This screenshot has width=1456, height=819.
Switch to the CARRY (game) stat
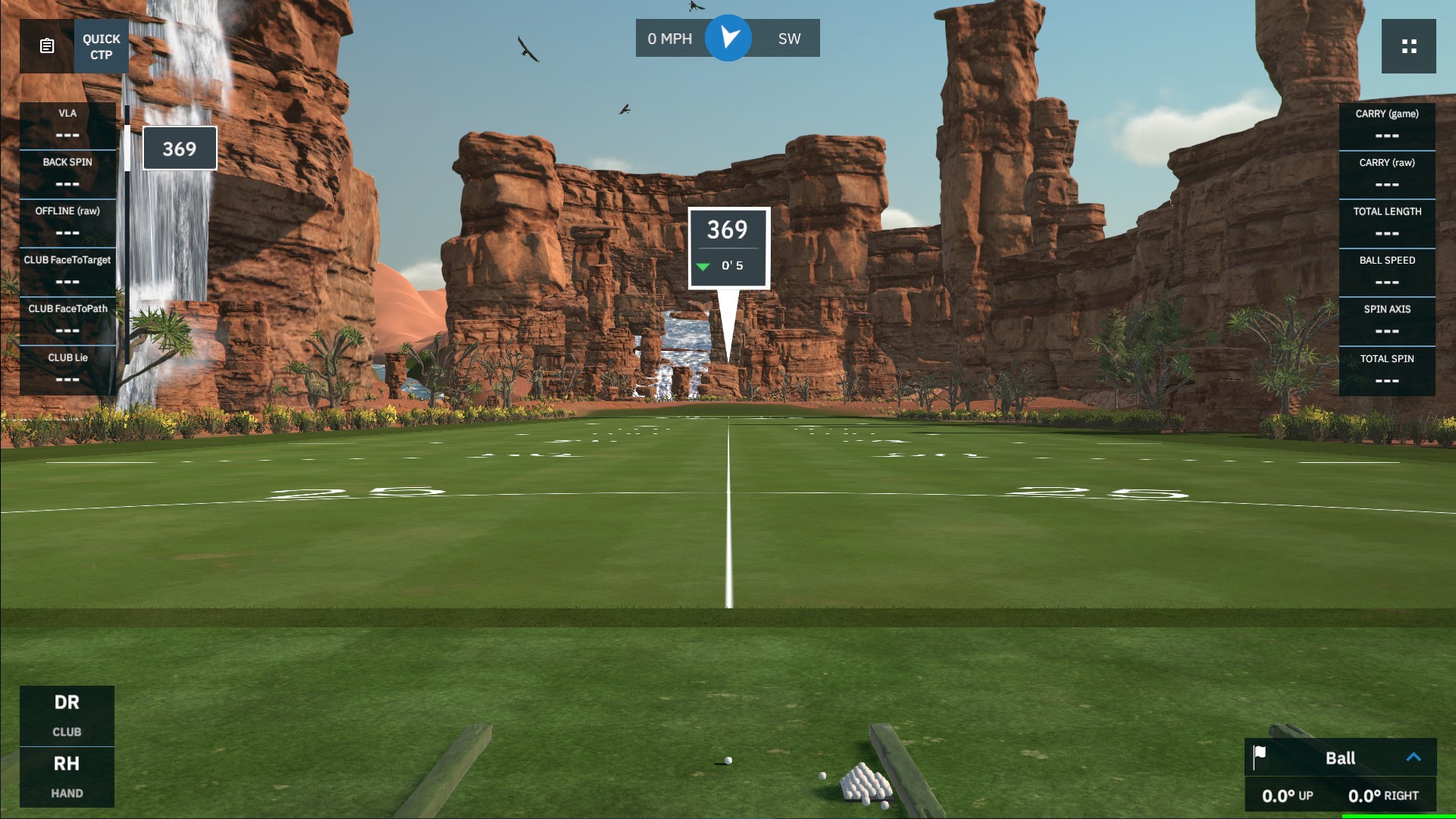pos(1386,123)
